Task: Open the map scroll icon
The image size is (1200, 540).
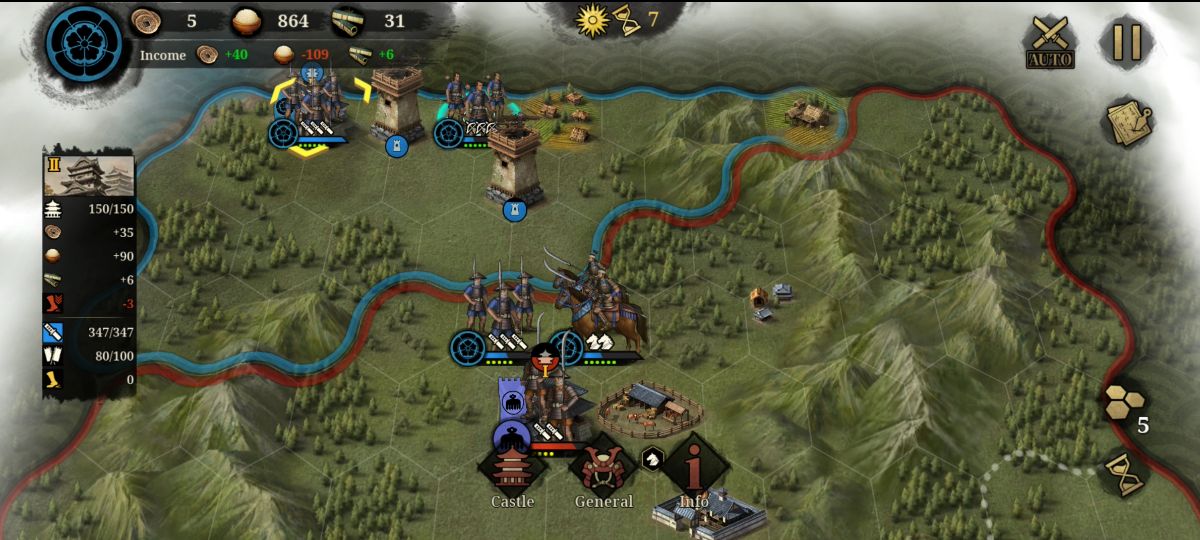Action: point(1128,122)
